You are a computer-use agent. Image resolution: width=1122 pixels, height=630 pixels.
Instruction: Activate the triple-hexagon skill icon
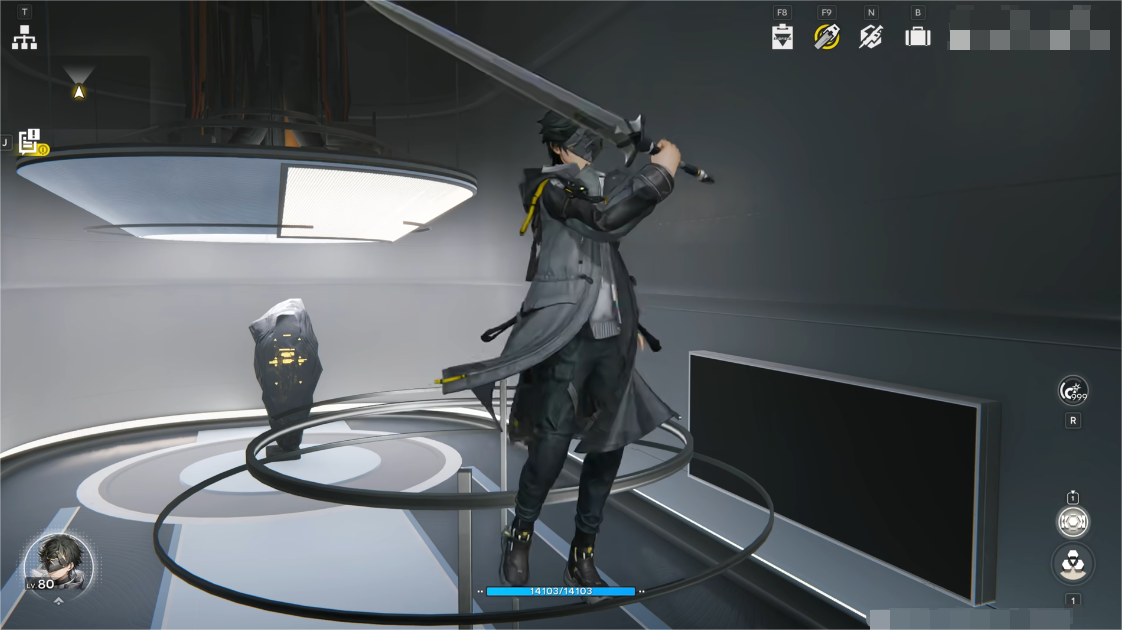(x=1073, y=563)
